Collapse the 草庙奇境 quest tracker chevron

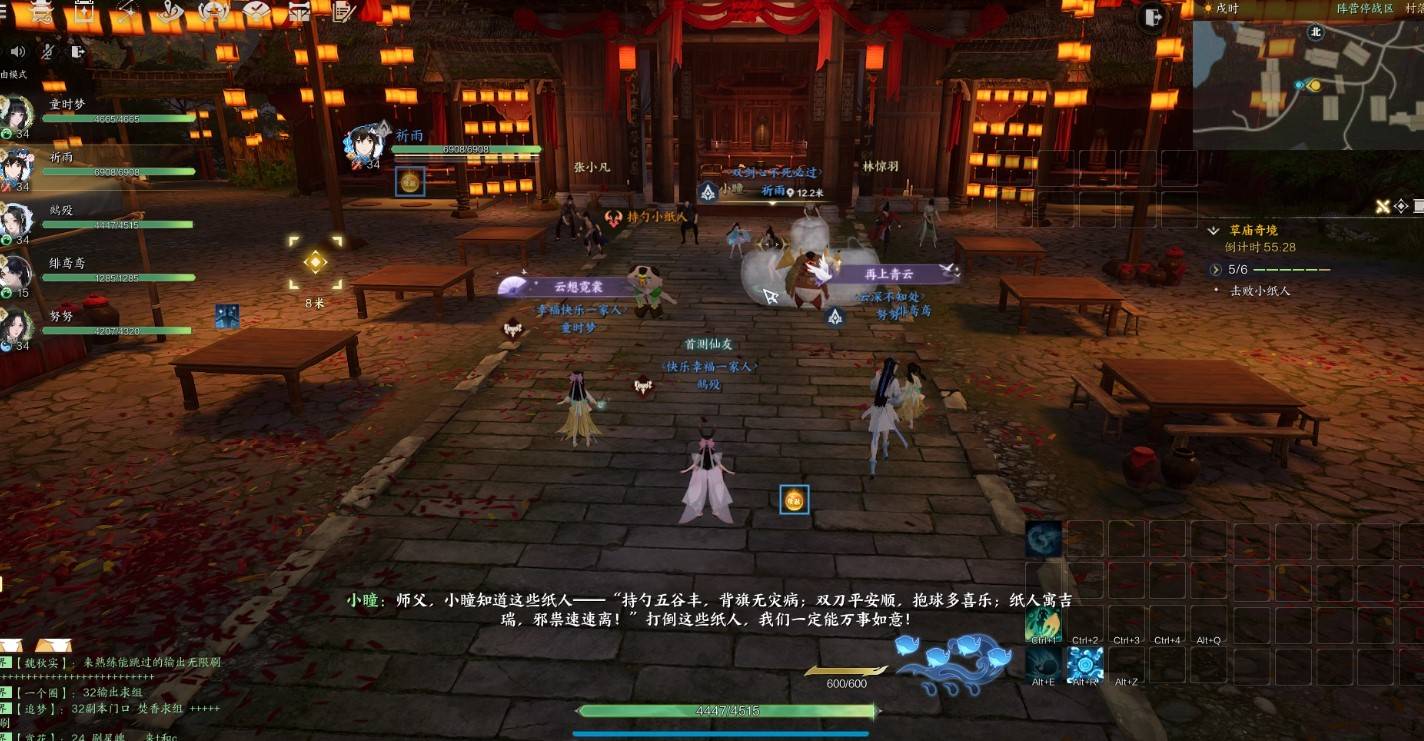click(x=1213, y=229)
